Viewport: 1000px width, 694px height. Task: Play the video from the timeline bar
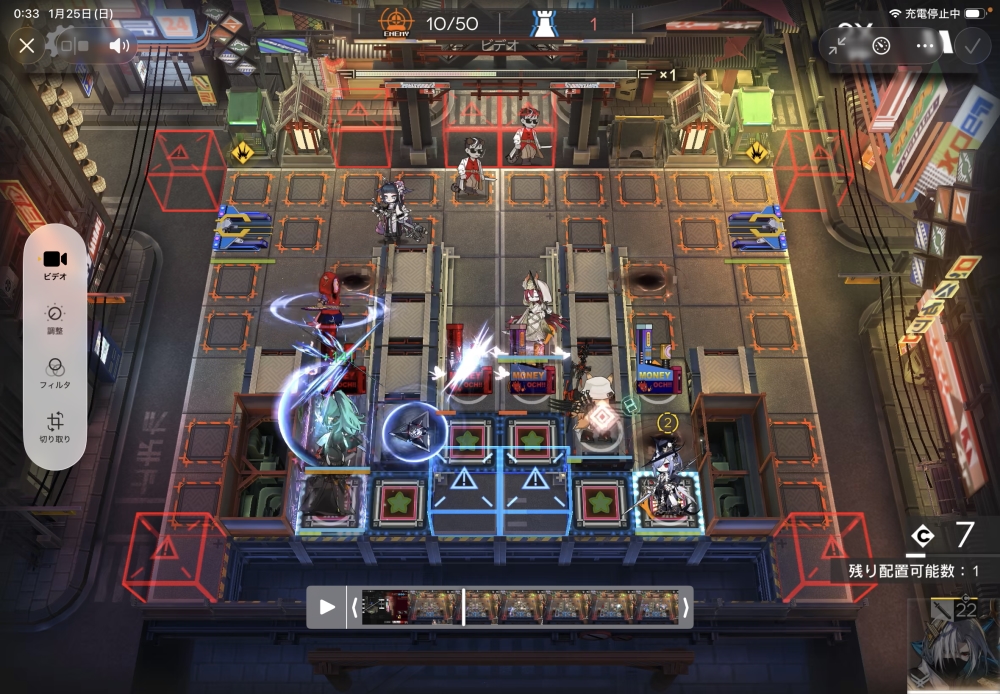tap(327, 607)
